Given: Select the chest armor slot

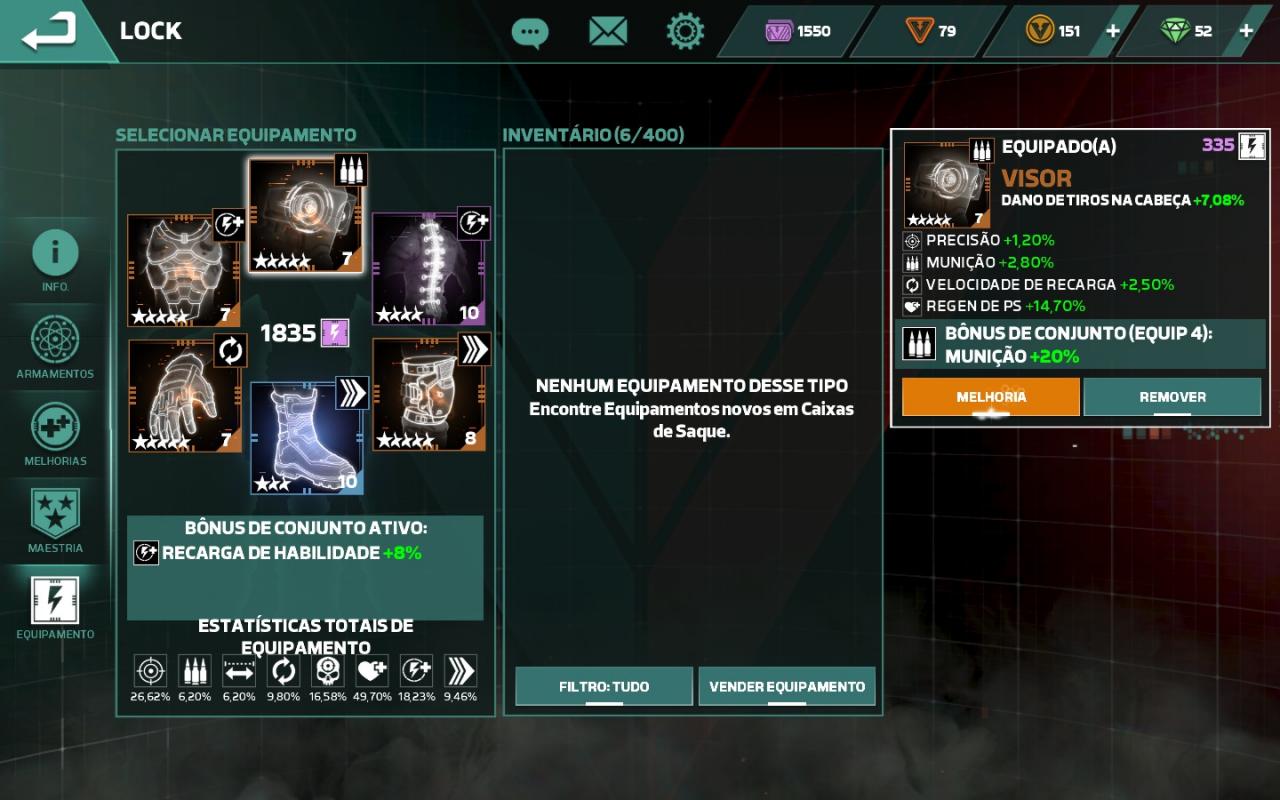Looking at the screenshot, I should pos(184,270).
